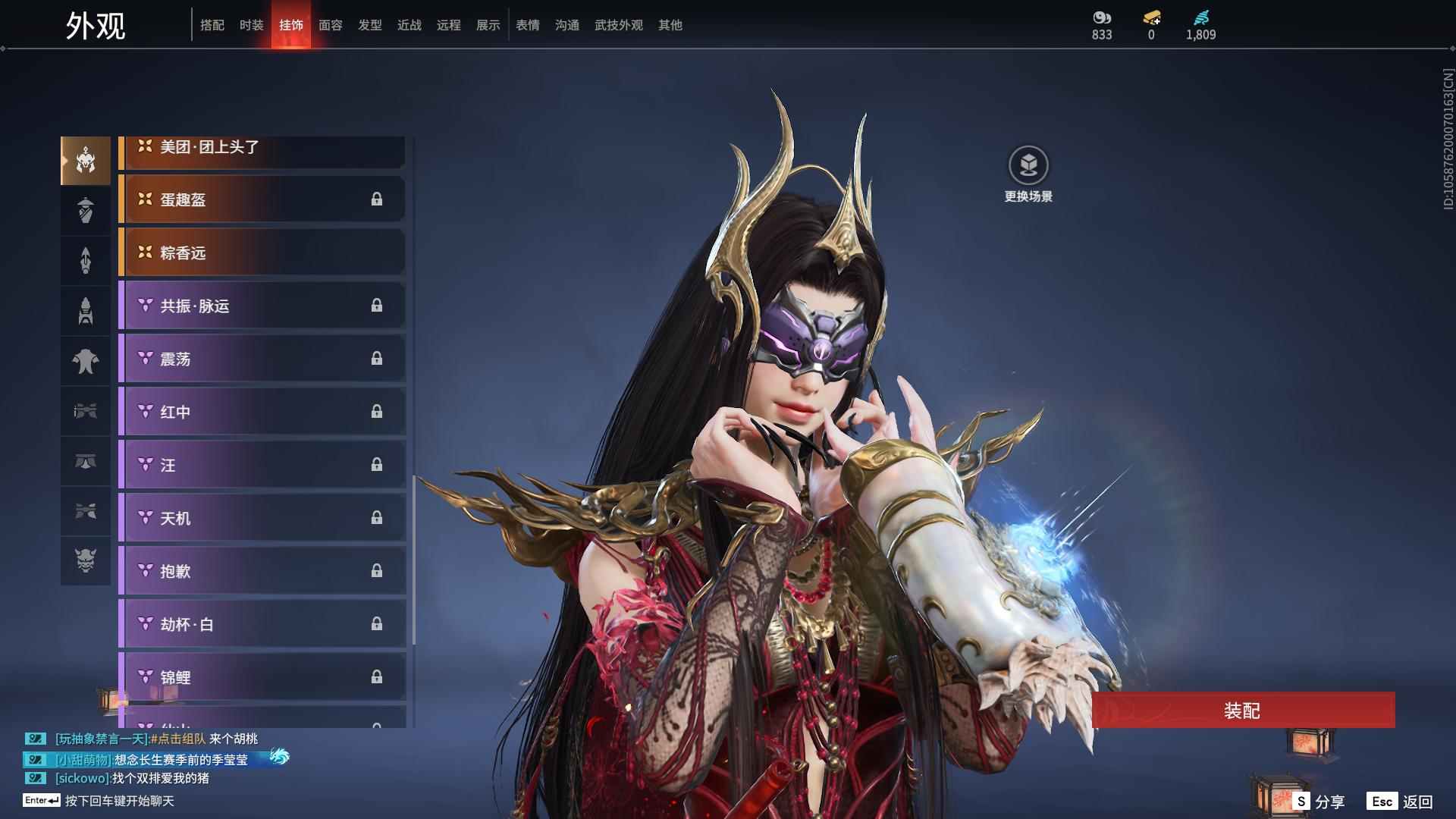Go to the 武技外观 tab
The image size is (1456, 819).
tap(618, 25)
